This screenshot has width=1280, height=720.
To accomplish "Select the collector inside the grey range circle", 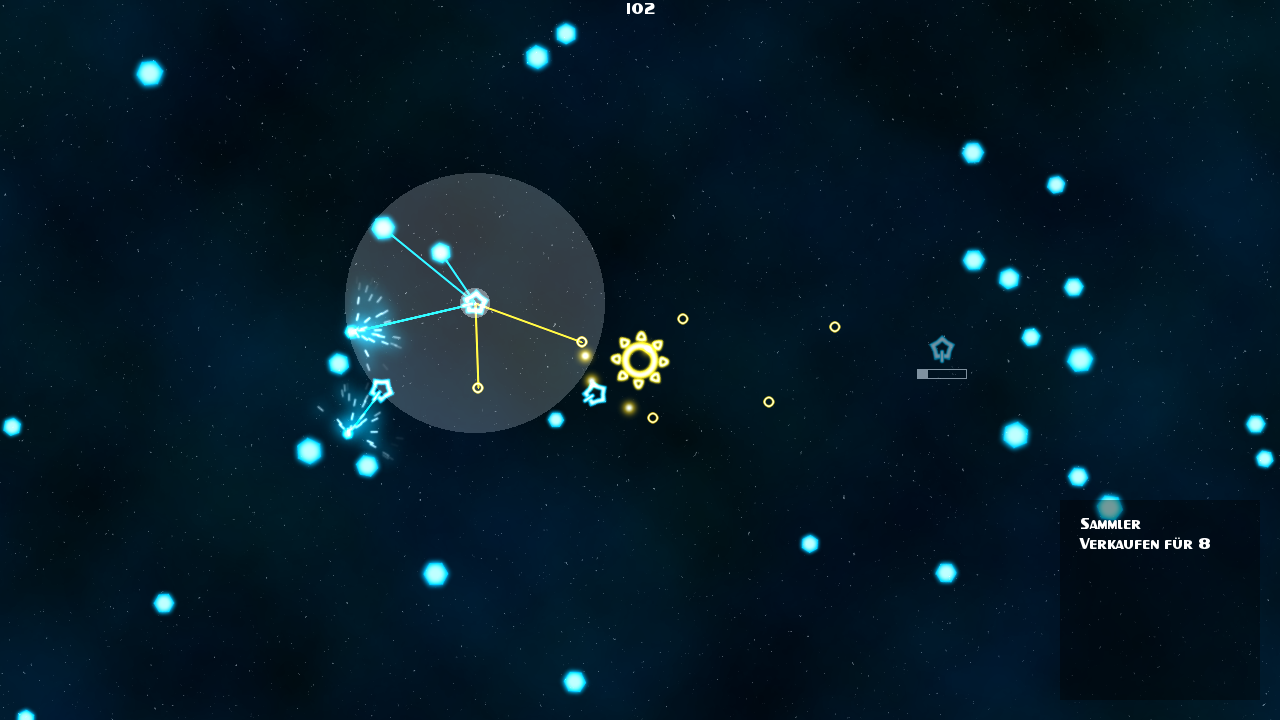I will 475,302.
